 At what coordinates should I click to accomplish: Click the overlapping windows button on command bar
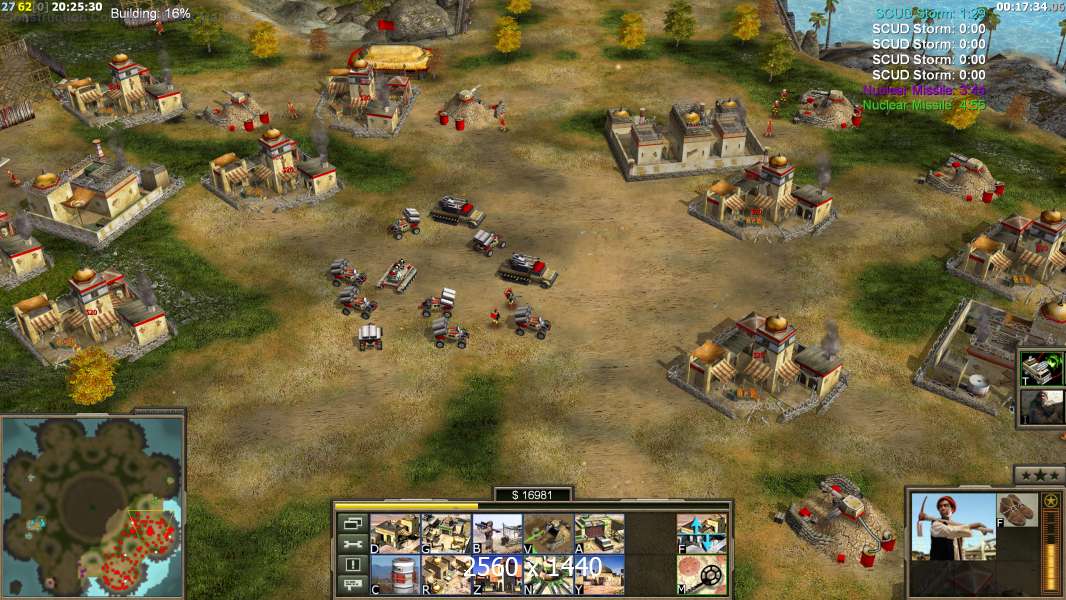pos(351,523)
